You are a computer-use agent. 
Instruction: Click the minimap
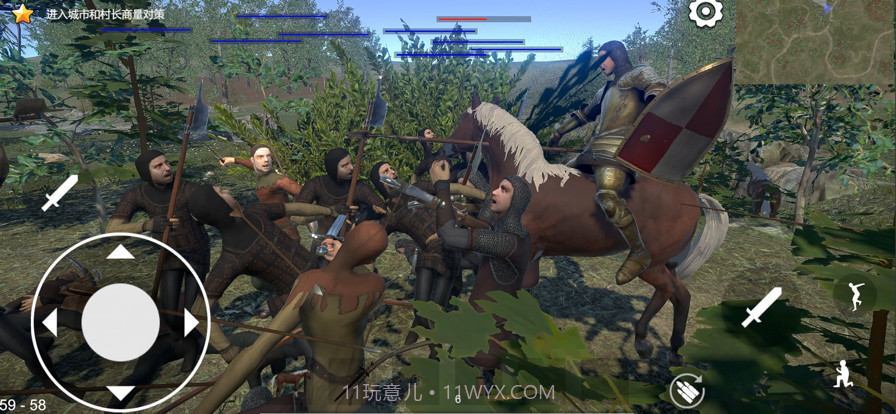click(815, 42)
